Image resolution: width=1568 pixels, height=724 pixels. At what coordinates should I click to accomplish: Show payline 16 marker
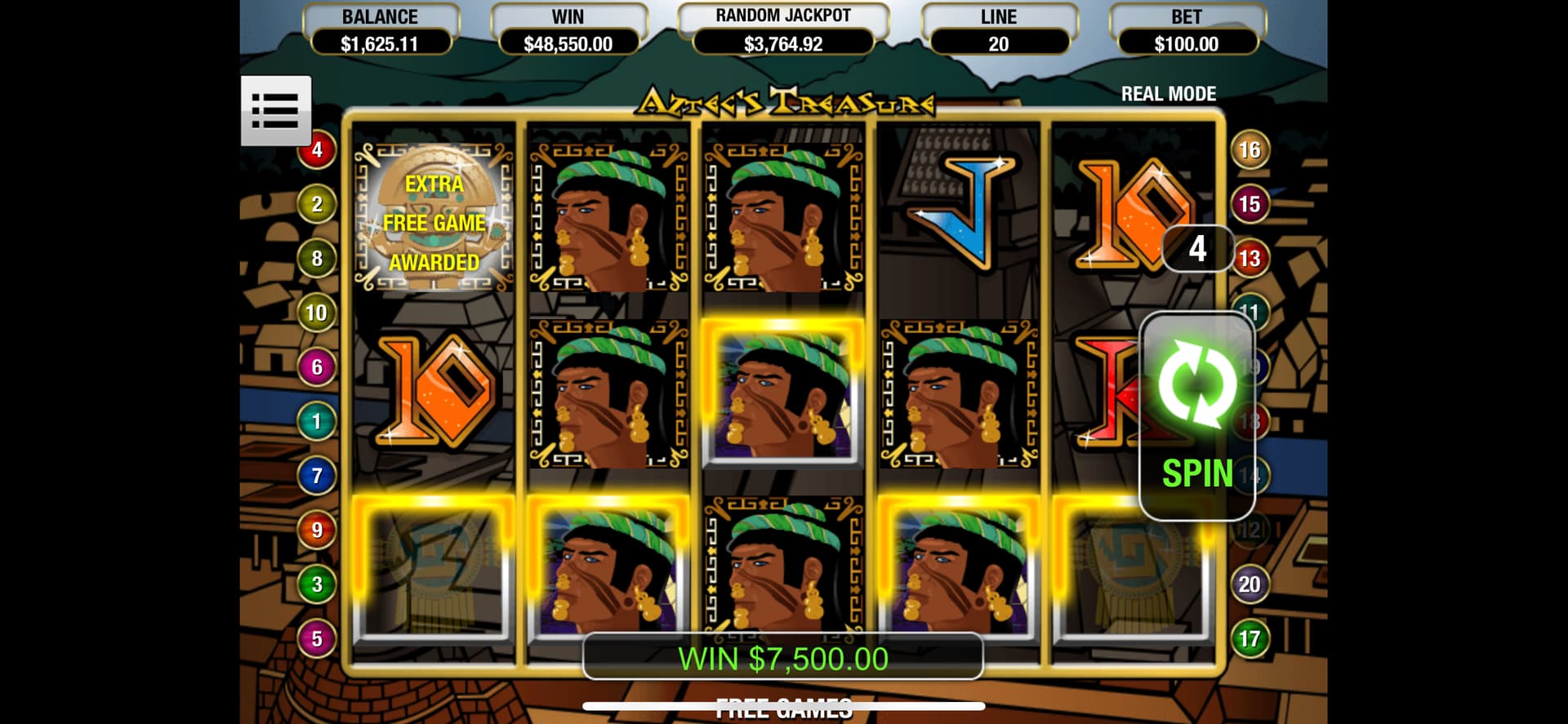tap(1249, 150)
